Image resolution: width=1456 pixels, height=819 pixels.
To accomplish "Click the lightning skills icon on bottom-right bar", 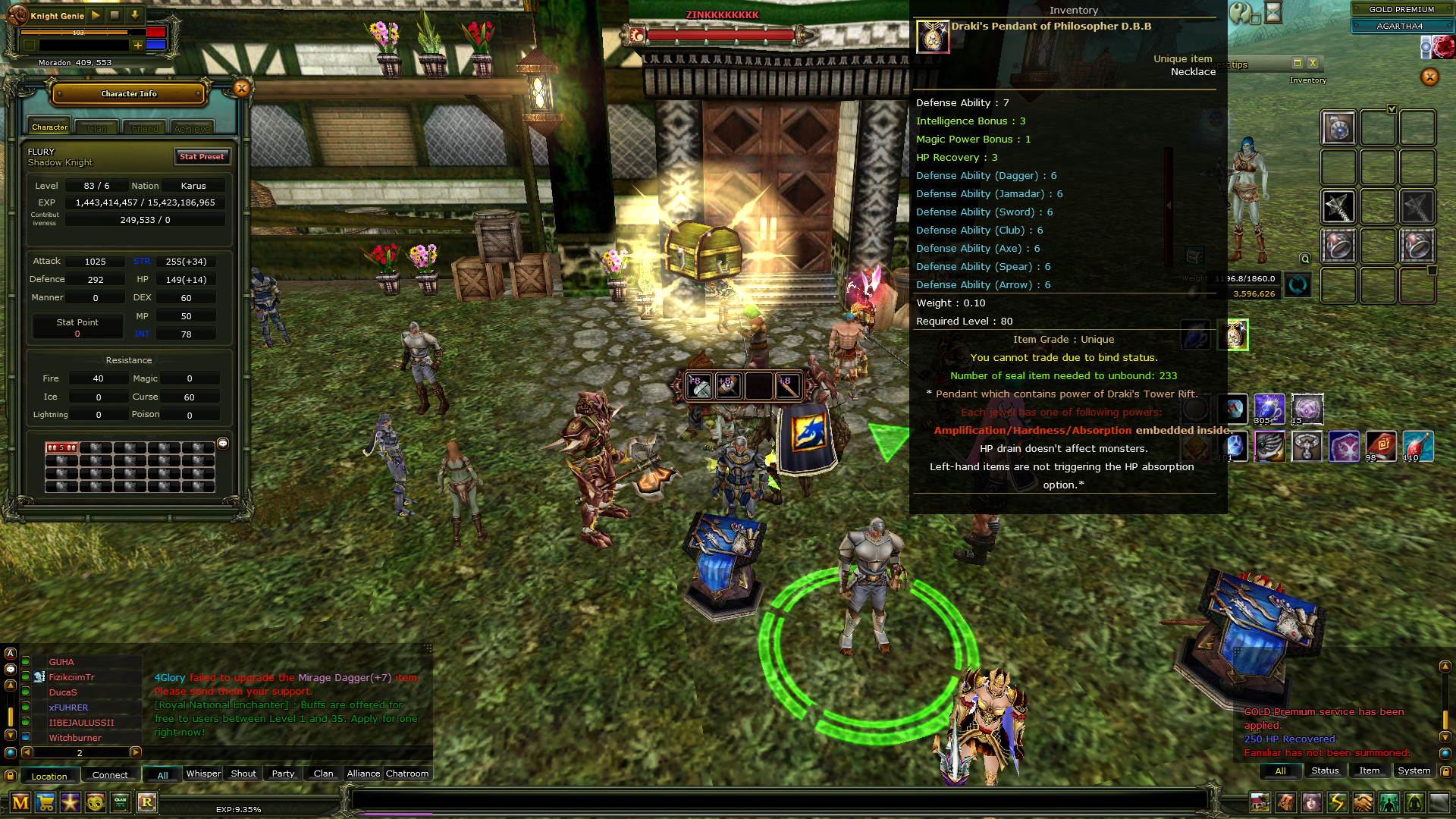I will coord(1337,802).
